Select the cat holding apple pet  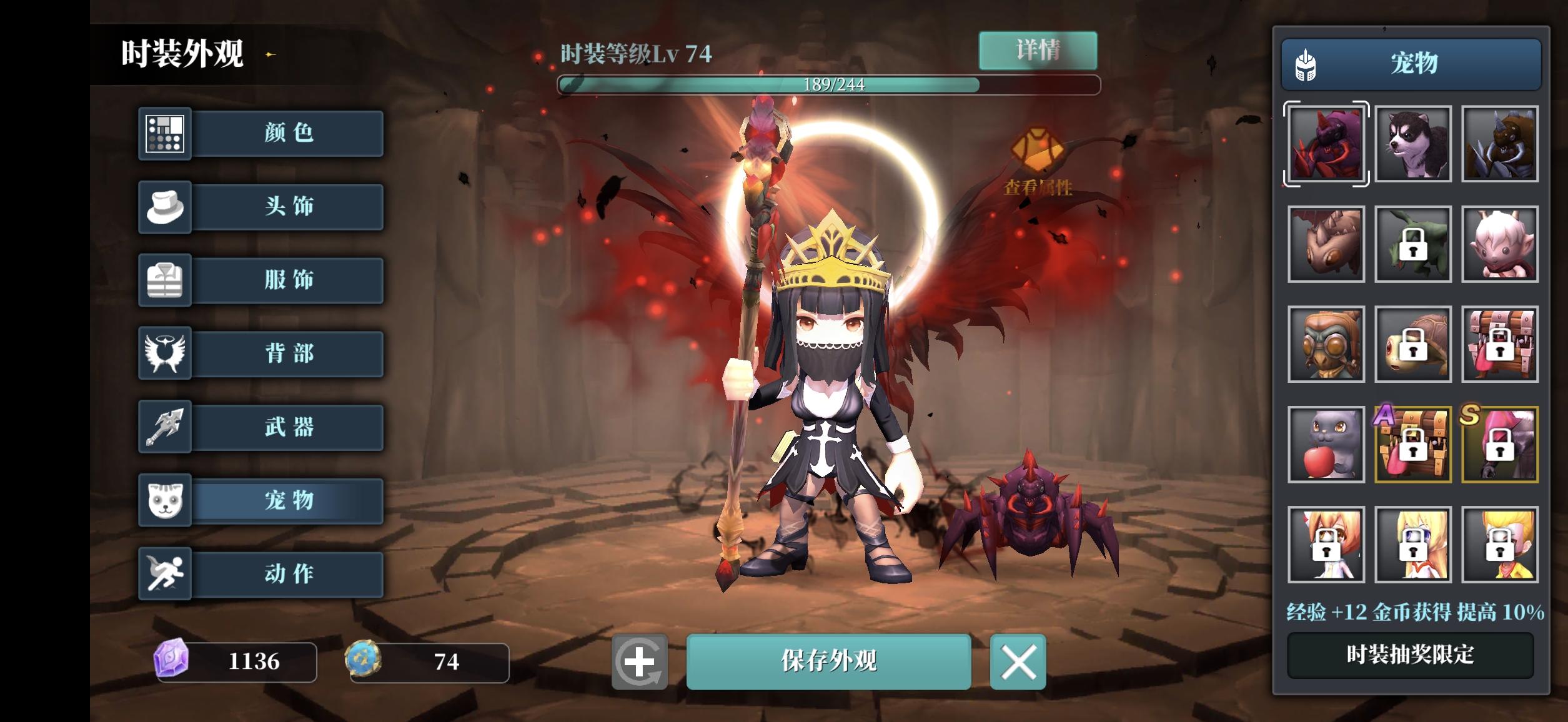click(1324, 444)
